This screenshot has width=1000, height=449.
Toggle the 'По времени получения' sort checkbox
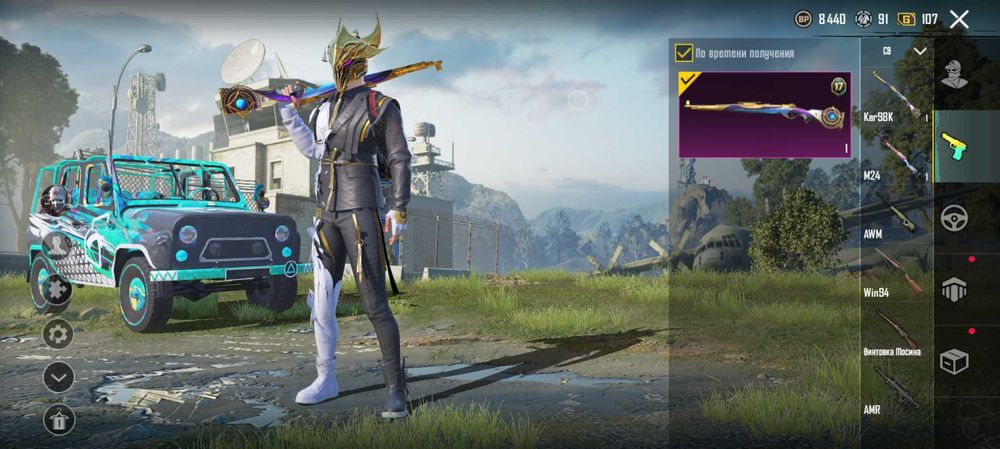pos(684,52)
